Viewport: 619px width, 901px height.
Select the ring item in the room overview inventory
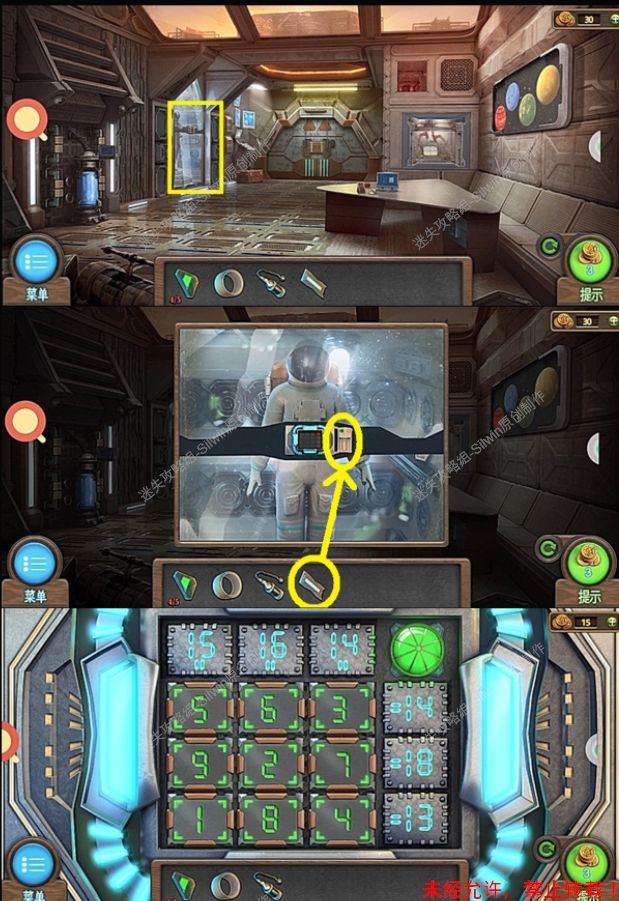click(x=230, y=281)
